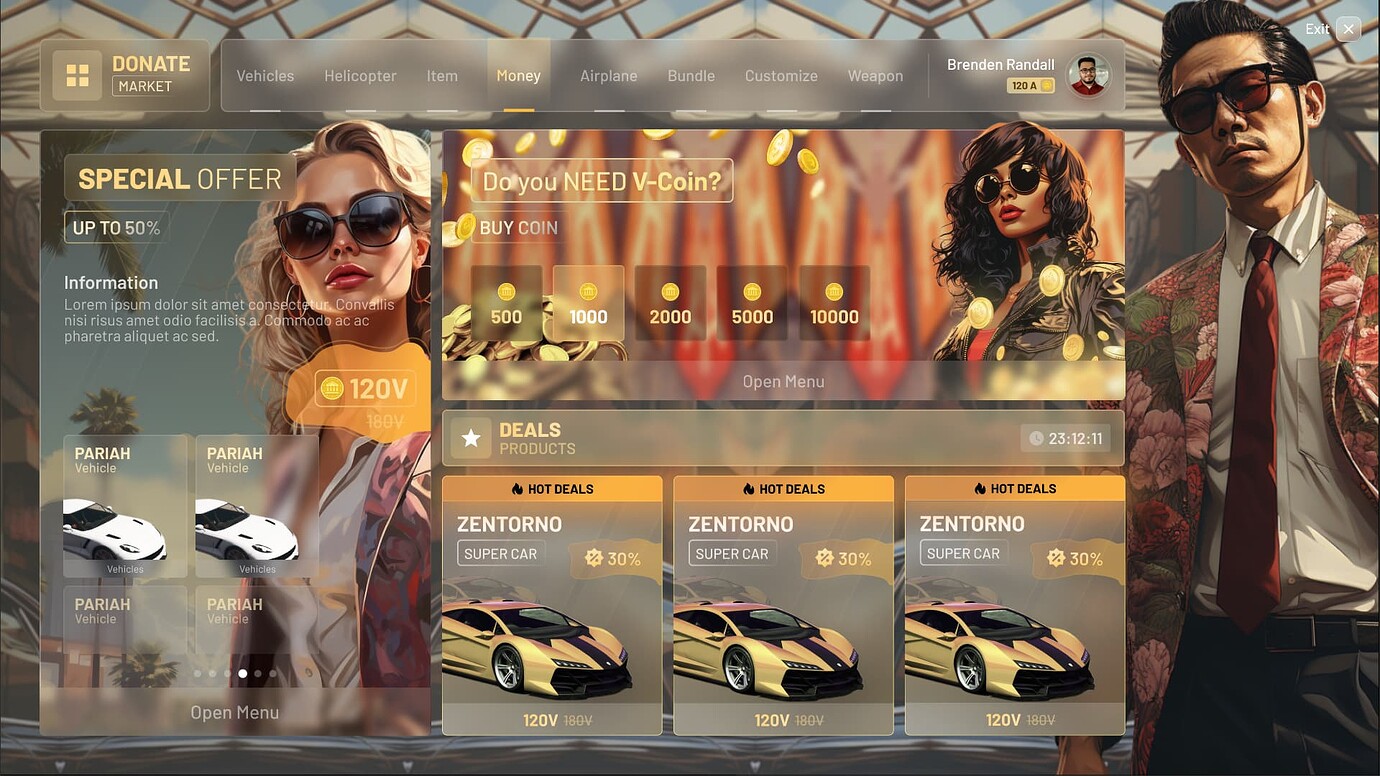The width and height of the screenshot is (1380, 776).
Task: Open the Weapon tab
Action: (x=875, y=75)
